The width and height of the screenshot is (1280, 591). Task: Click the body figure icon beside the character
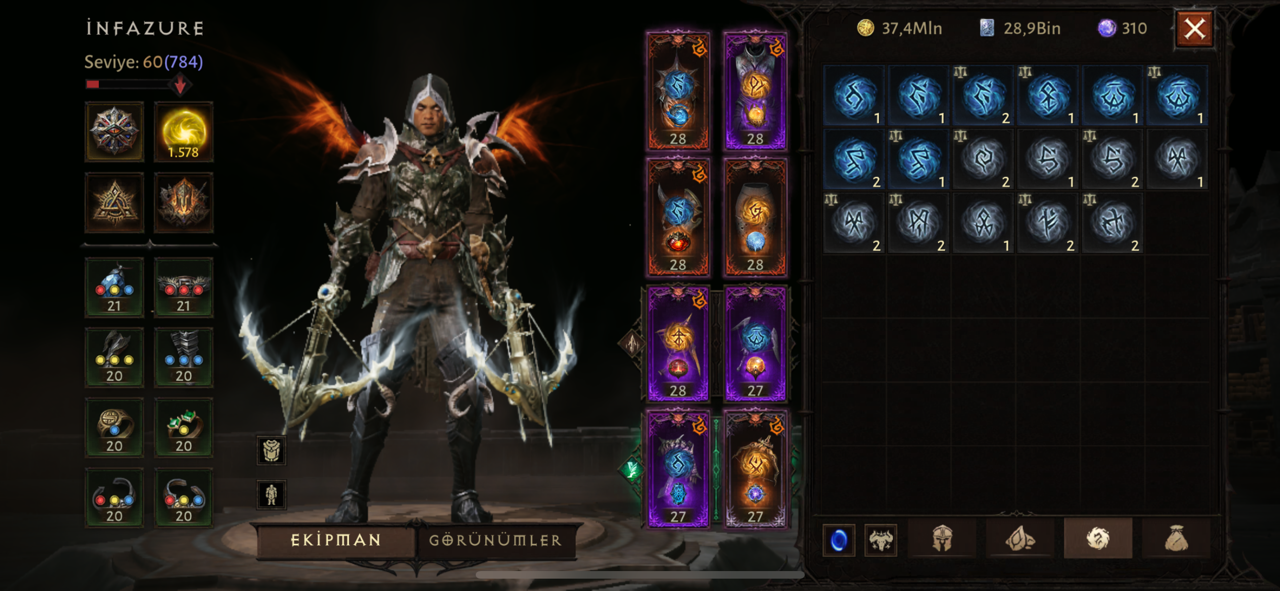(271, 493)
